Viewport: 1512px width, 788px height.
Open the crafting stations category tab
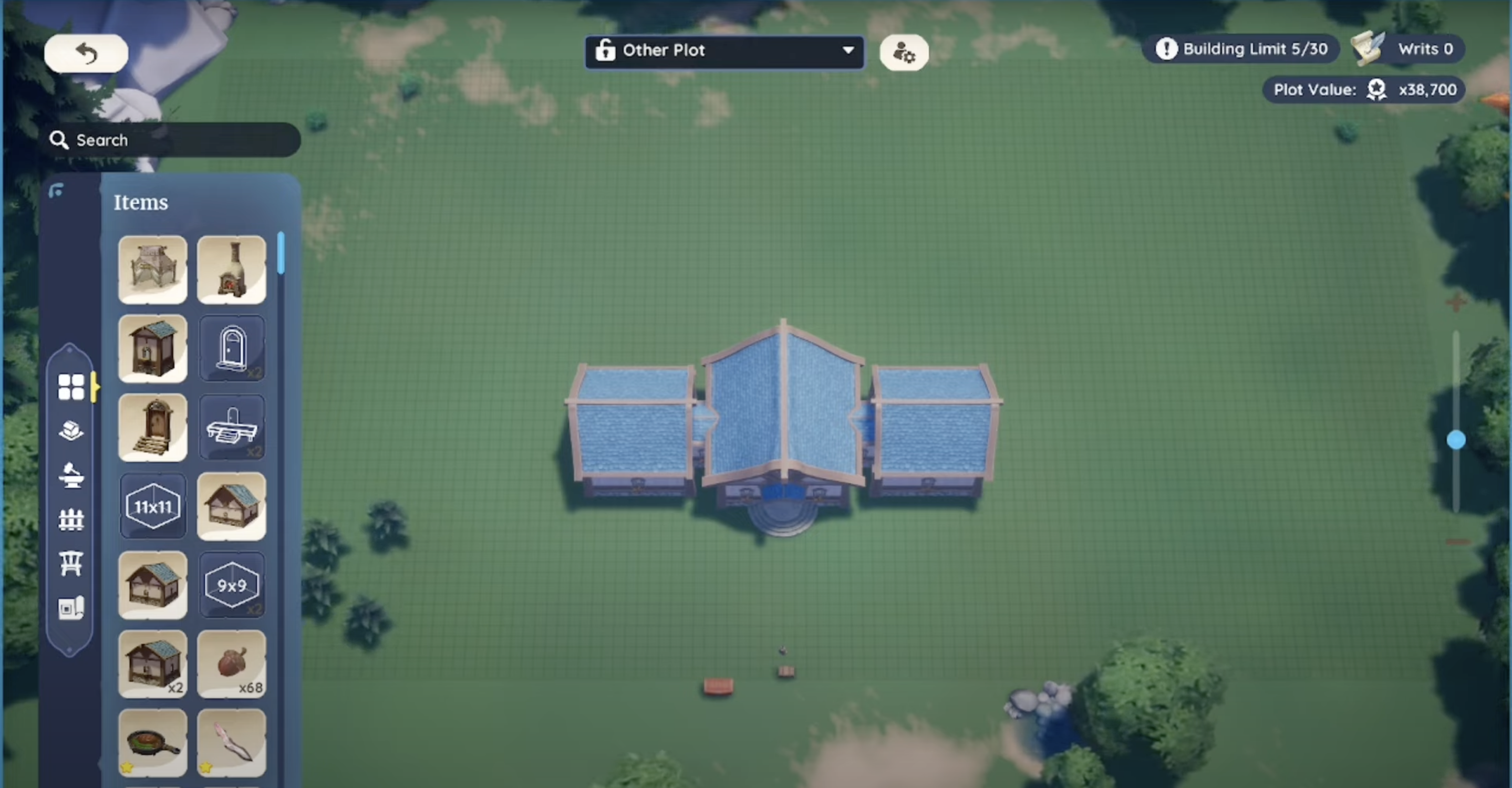tap(71, 475)
